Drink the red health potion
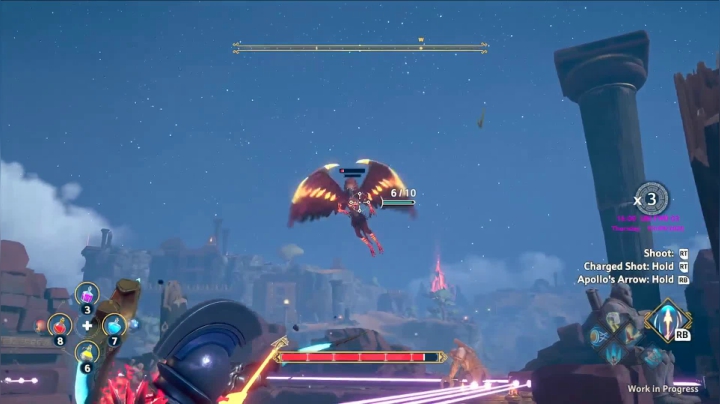Viewport: 720px width, 404px height. 60,324
